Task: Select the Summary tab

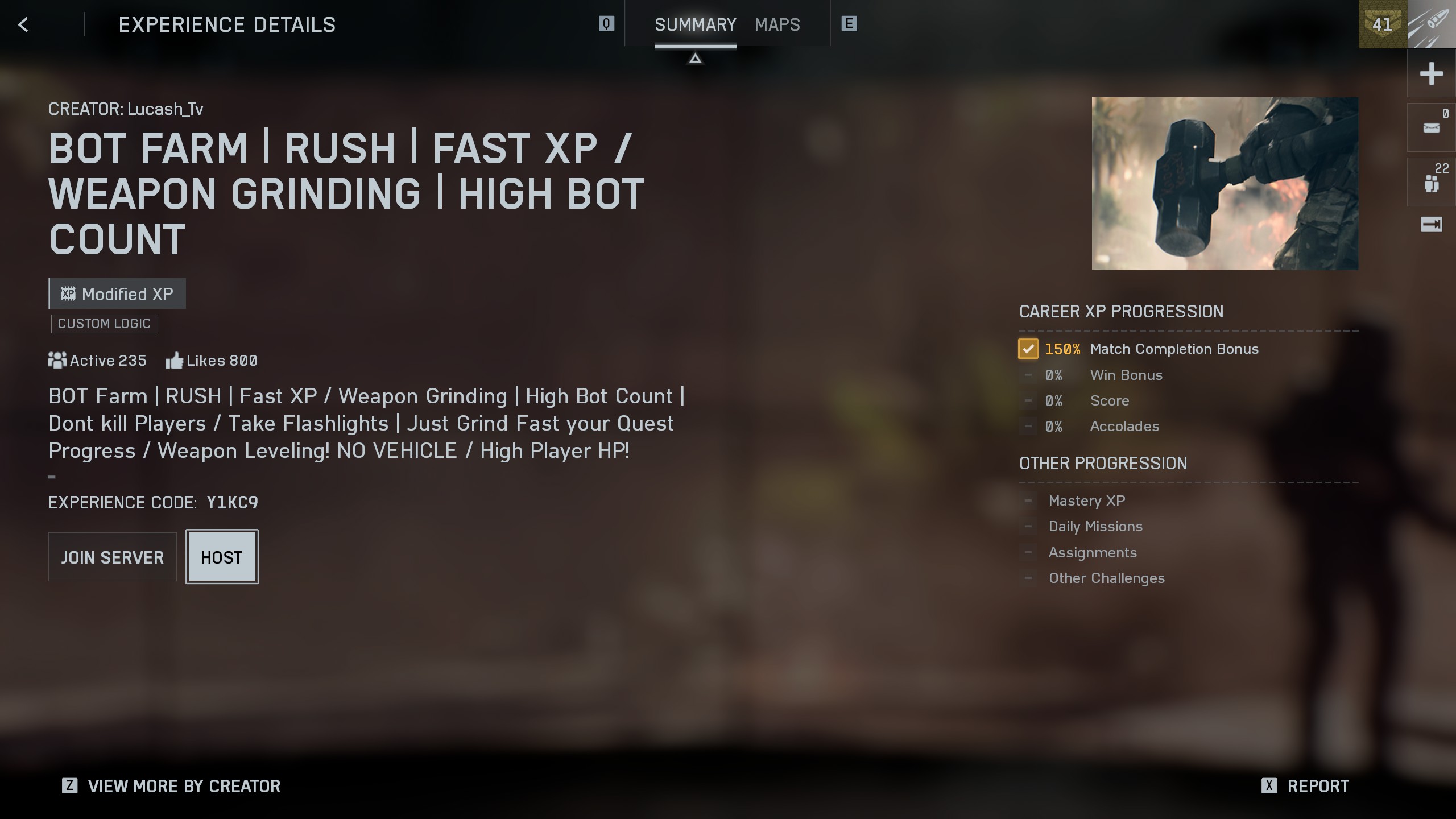Action: point(695,24)
